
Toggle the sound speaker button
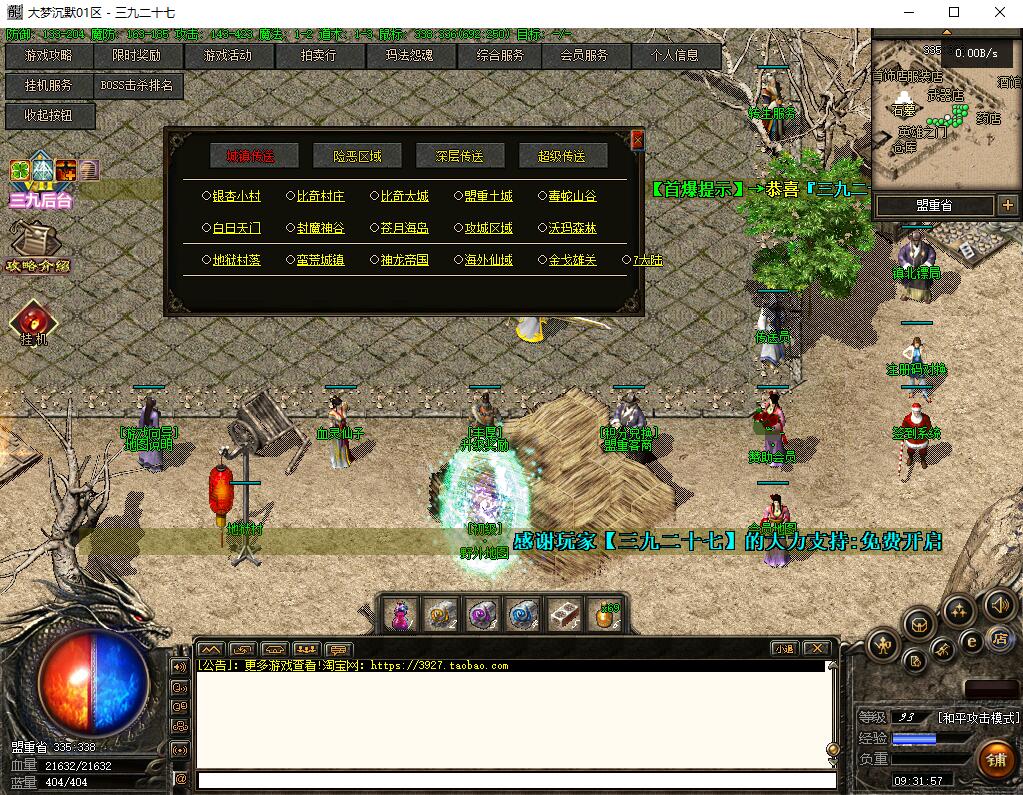[999, 604]
